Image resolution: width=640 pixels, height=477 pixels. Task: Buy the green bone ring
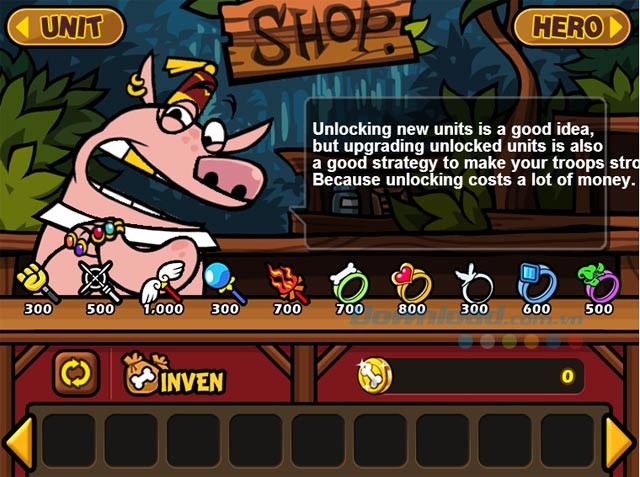(x=349, y=284)
